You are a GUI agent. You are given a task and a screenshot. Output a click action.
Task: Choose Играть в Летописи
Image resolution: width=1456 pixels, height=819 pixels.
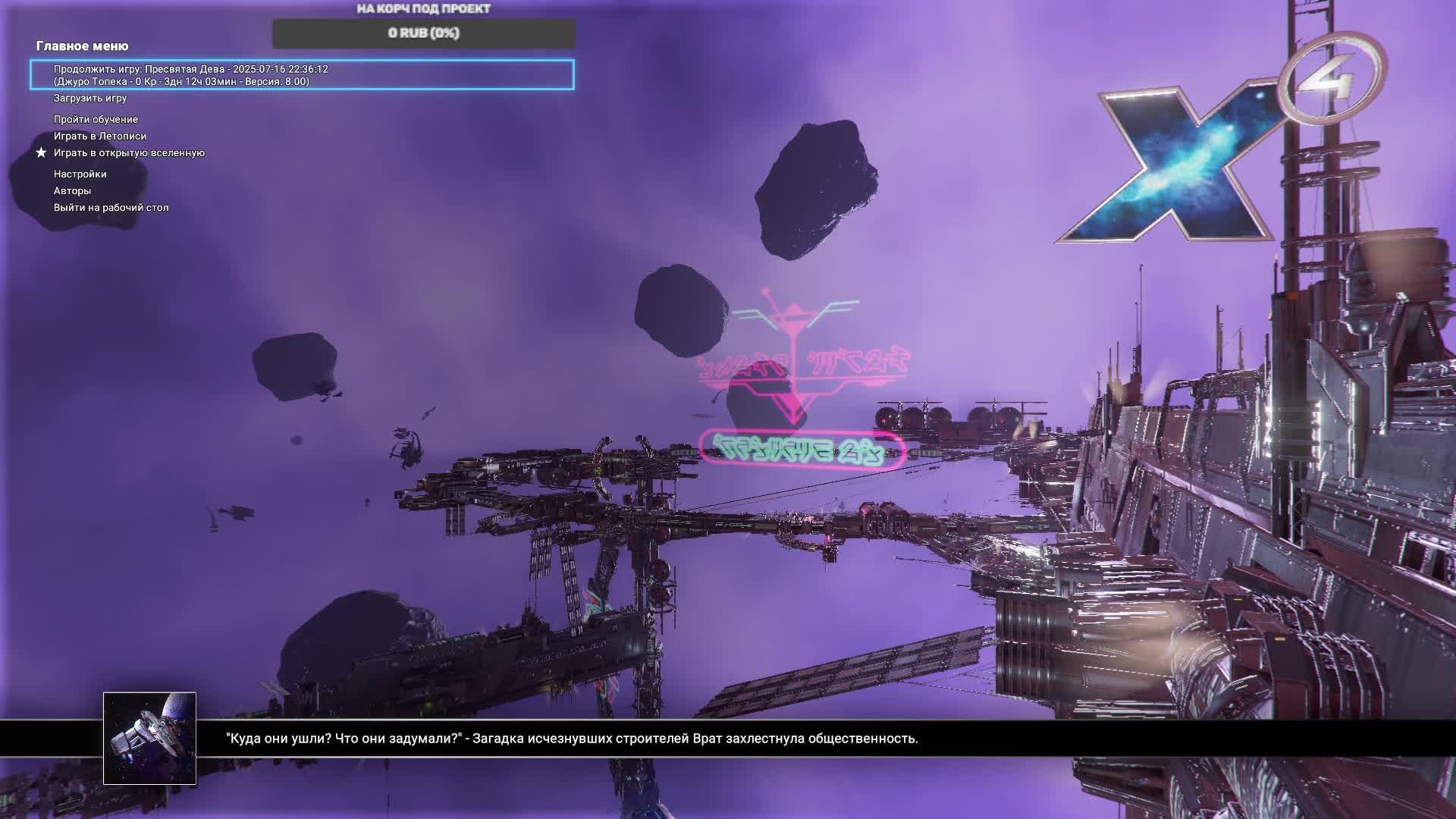pyautogui.click(x=100, y=136)
